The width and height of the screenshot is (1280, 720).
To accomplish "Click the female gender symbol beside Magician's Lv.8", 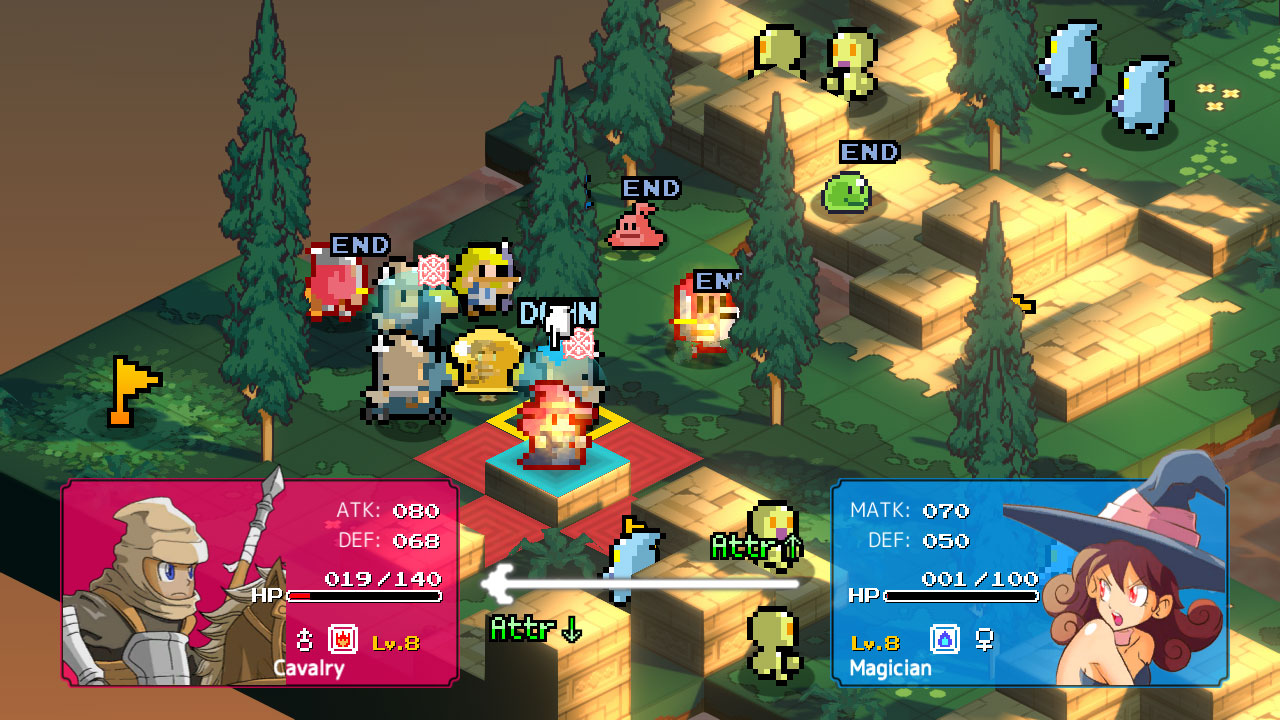I will 984,640.
